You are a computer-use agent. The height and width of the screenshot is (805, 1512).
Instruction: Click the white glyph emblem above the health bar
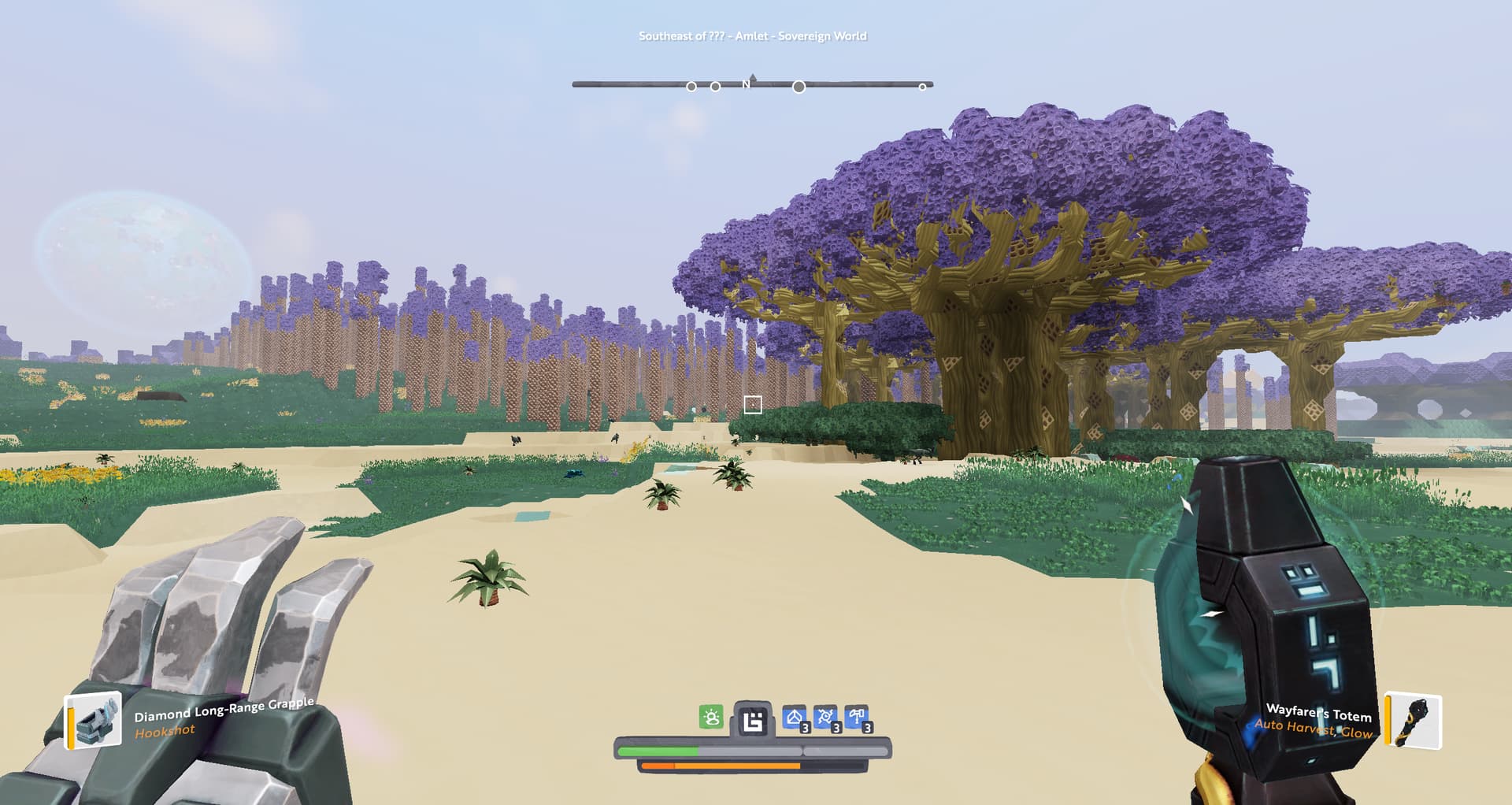click(753, 720)
